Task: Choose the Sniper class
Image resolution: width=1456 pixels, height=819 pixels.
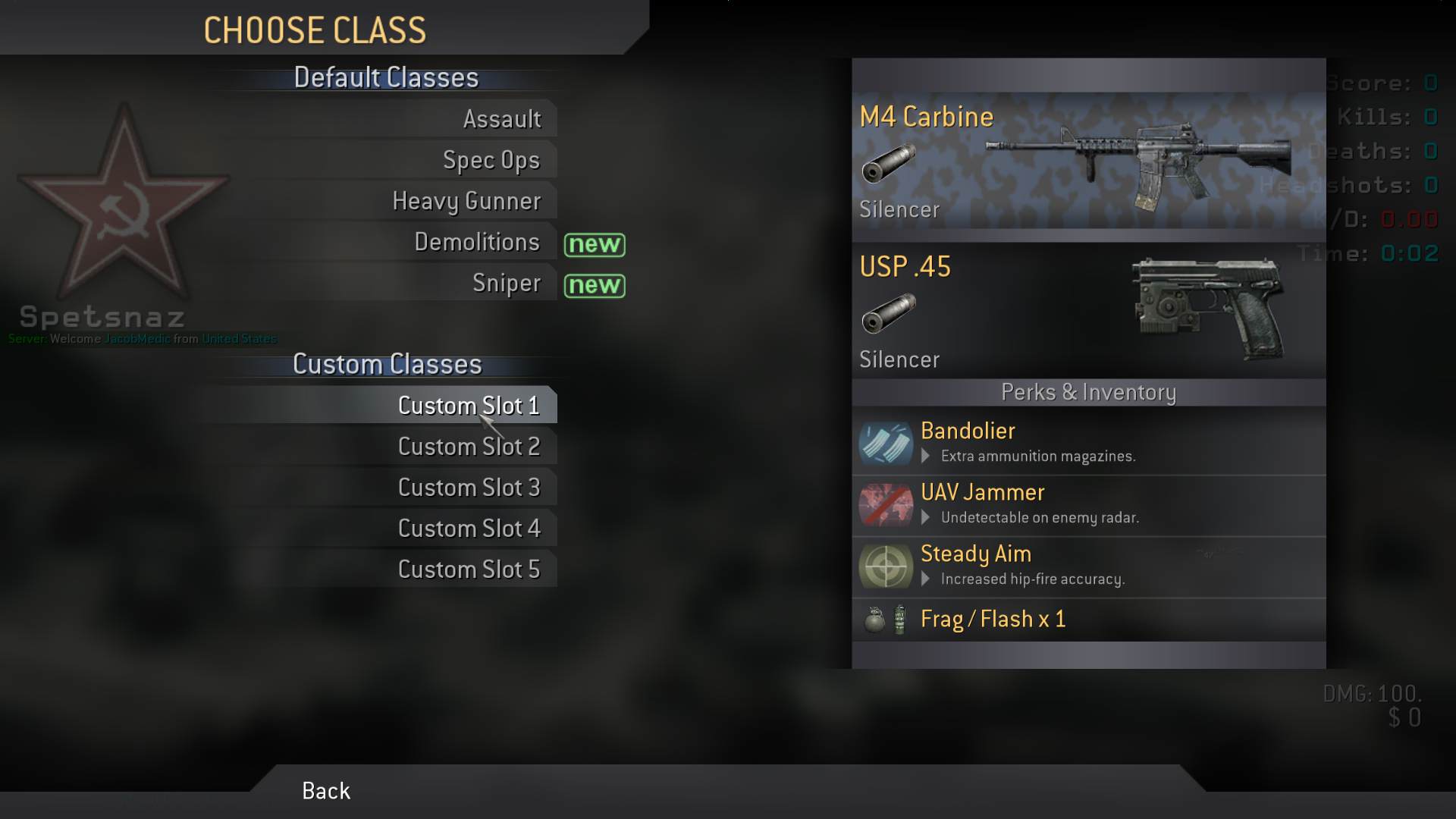Action: [x=507, y=283]
